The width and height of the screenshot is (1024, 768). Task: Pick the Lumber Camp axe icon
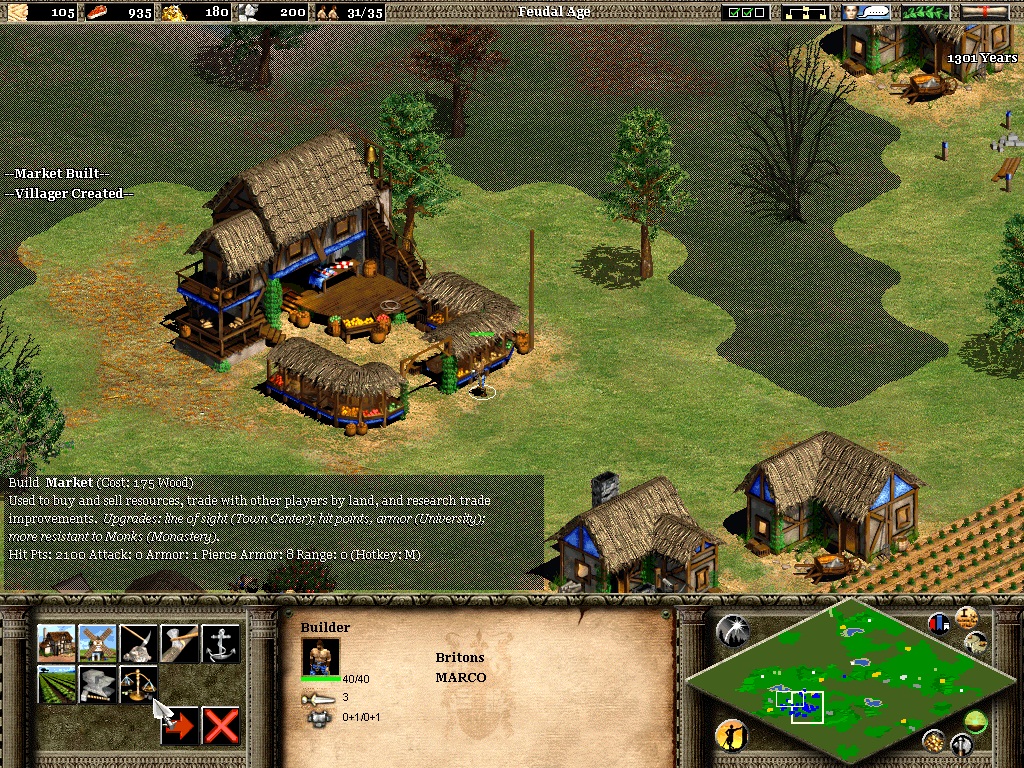(180, 644)
